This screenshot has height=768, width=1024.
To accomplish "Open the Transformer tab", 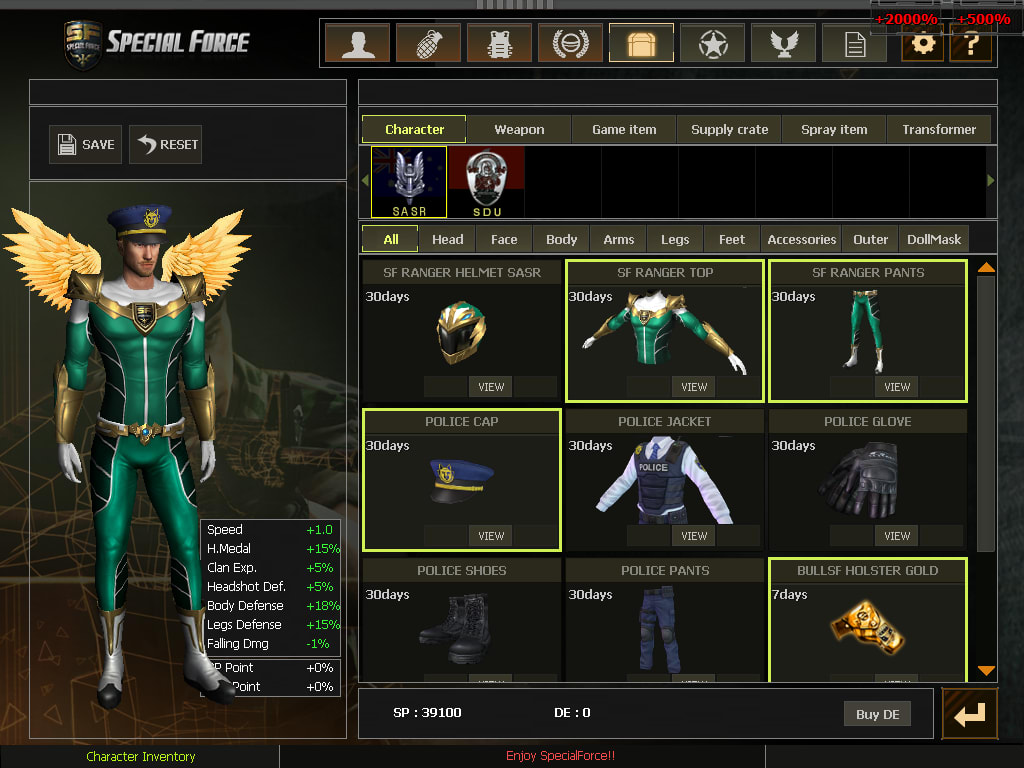I will 939,129.
